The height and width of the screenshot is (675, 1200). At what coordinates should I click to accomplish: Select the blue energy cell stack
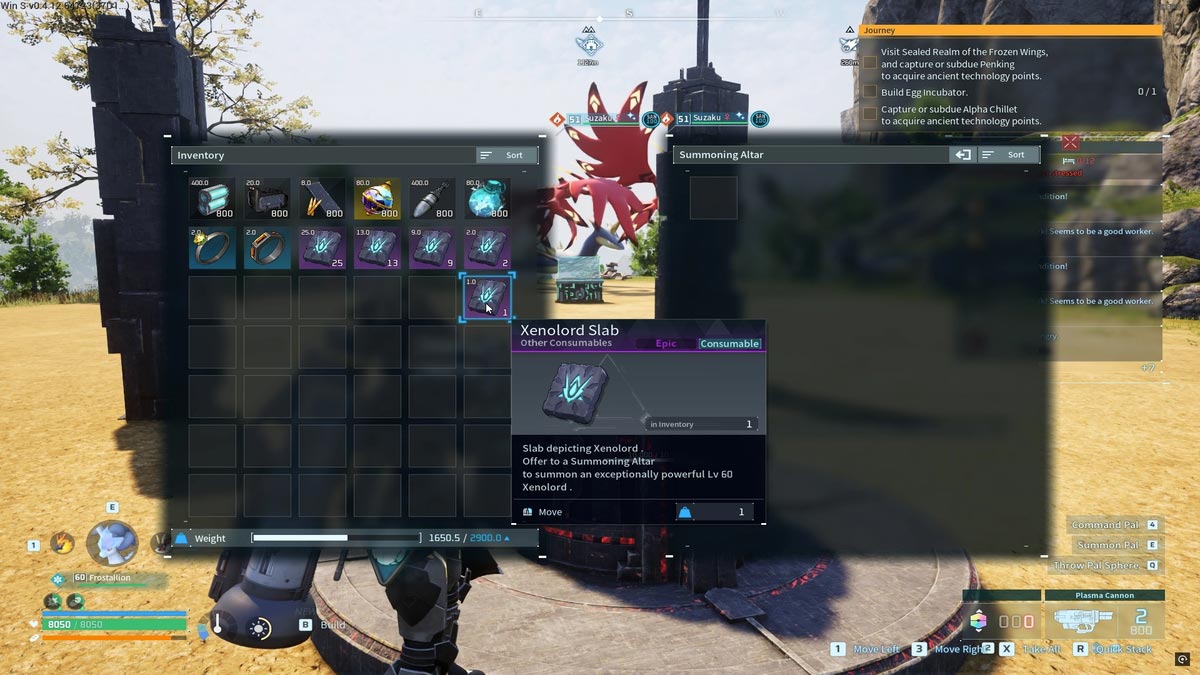[x=212, y=198]
